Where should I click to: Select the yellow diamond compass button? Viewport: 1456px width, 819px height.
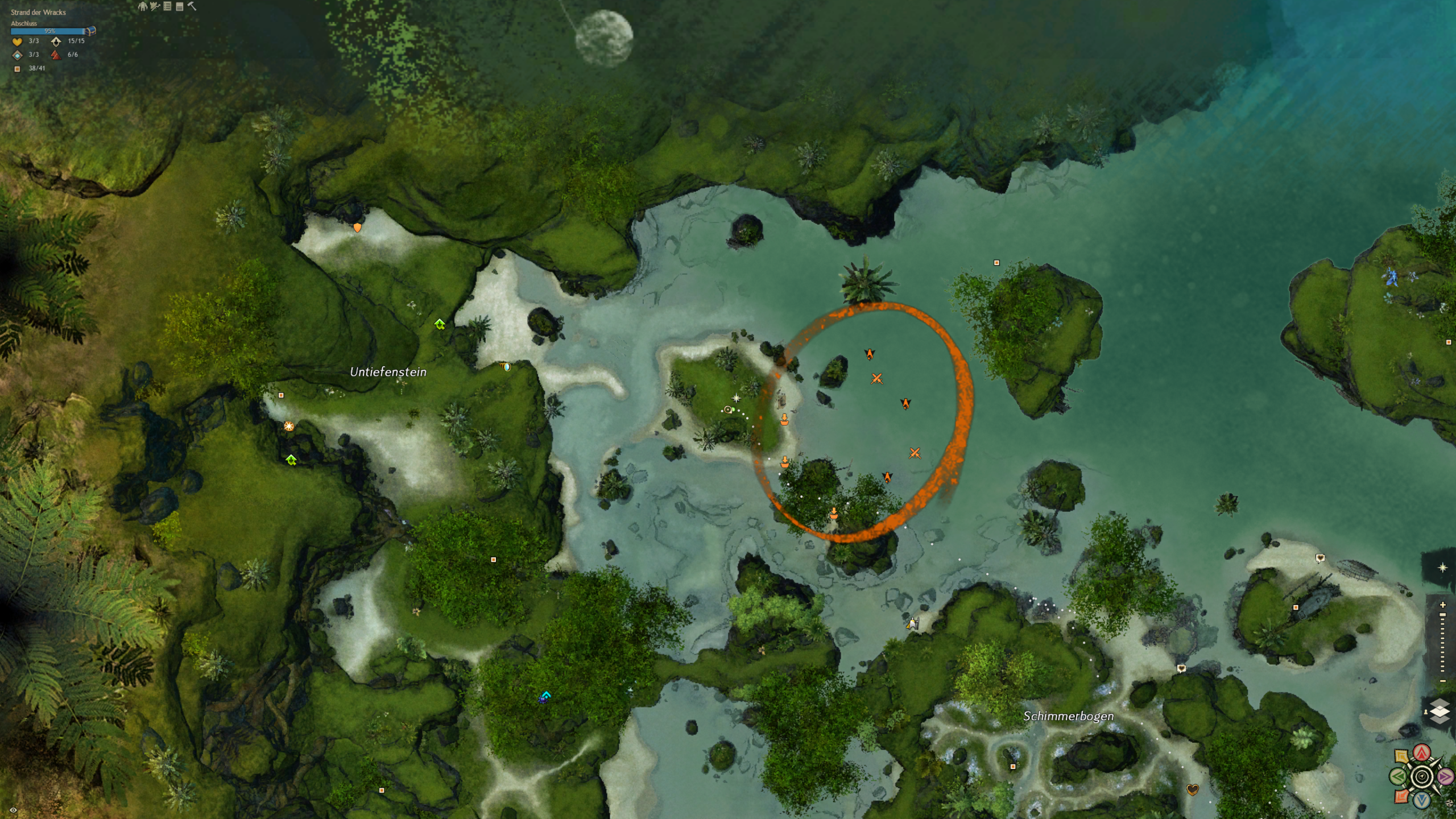click(1401, 757)
